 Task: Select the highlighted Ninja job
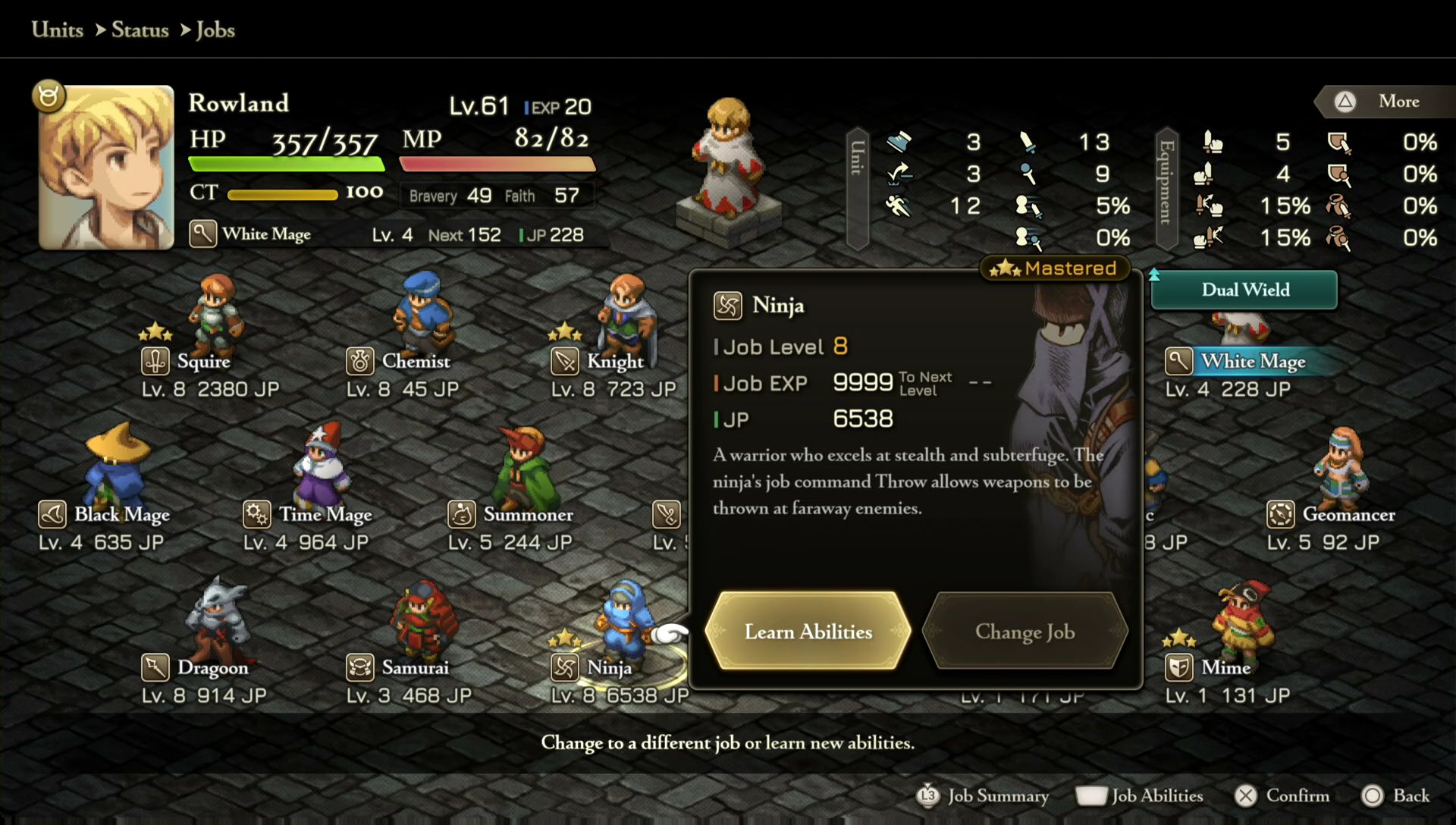[x=609, y=668]
